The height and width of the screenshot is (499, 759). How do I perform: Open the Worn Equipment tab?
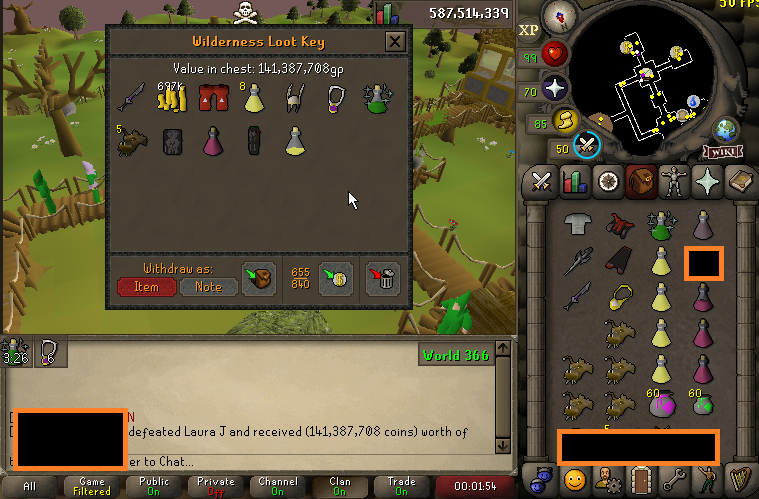click(671, 182)
